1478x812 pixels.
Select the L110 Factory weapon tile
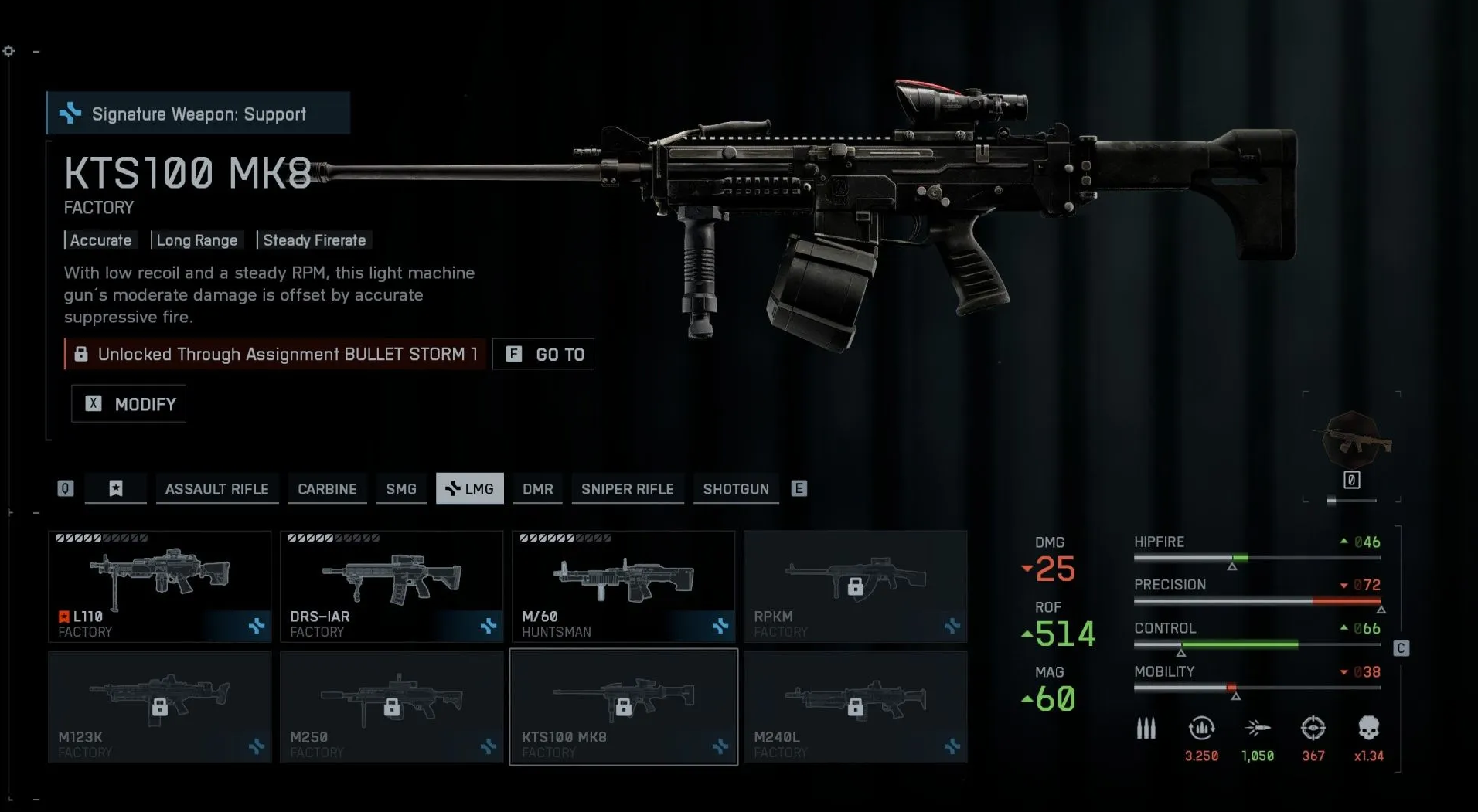click(x=160, y=586)
